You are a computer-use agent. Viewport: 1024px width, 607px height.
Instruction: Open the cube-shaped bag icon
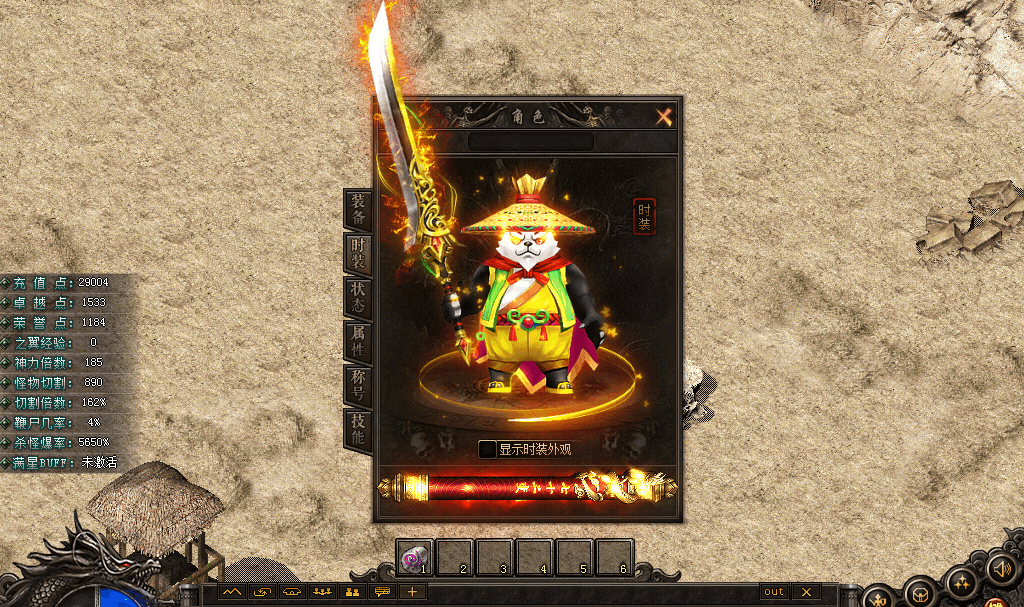point(919,593)
